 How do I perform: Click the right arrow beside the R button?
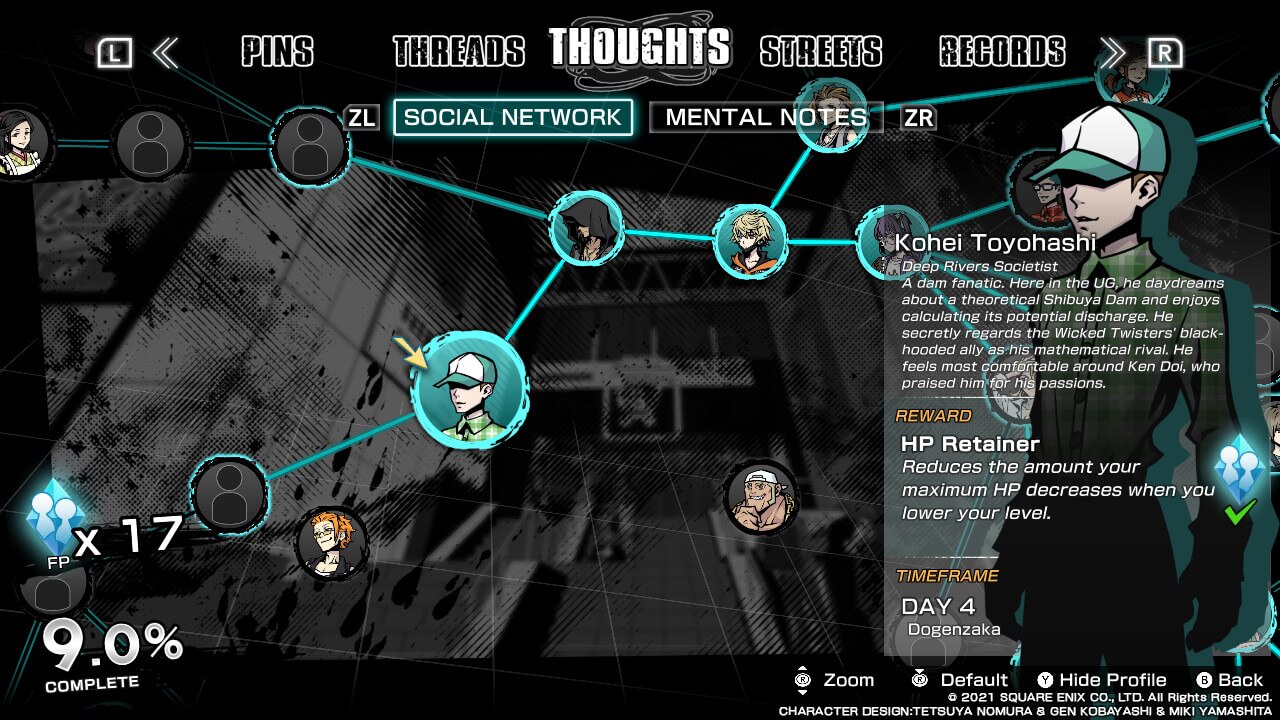coord(1113,52)
